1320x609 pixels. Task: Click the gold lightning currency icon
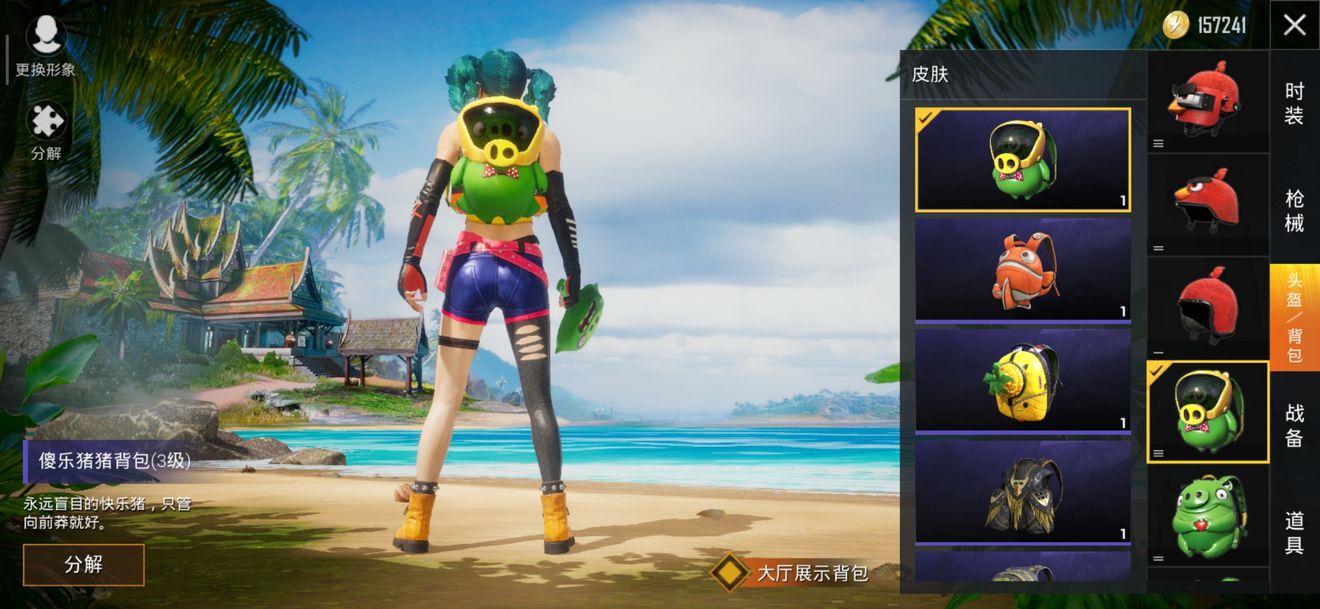pos(1176,25)
